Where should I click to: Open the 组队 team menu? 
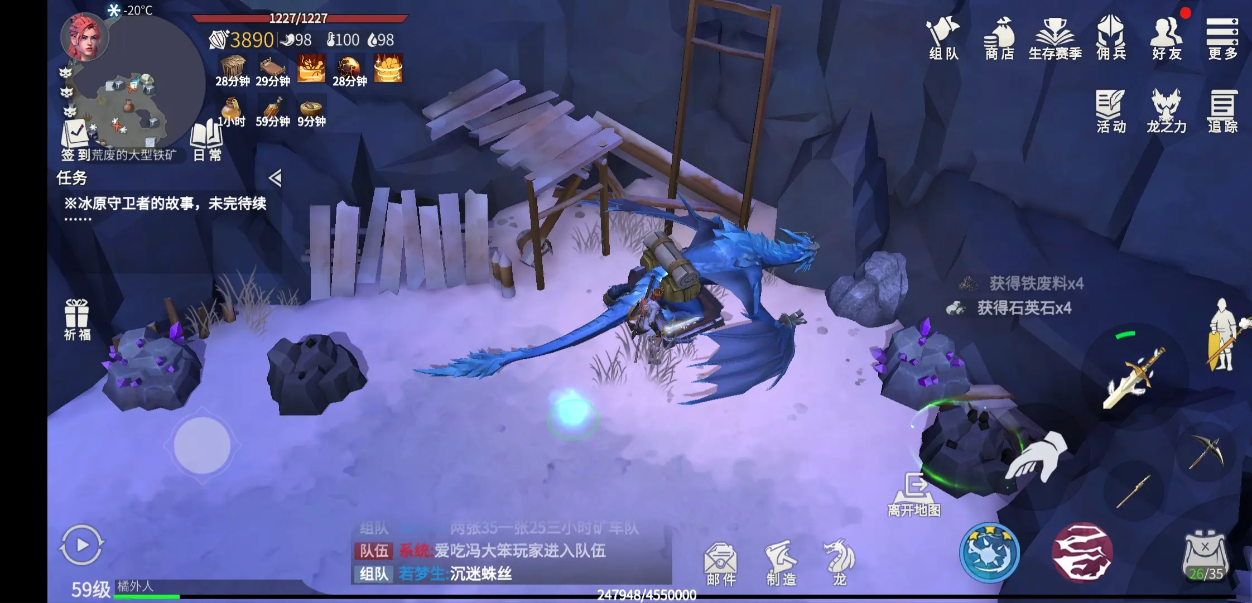(943, 37)
